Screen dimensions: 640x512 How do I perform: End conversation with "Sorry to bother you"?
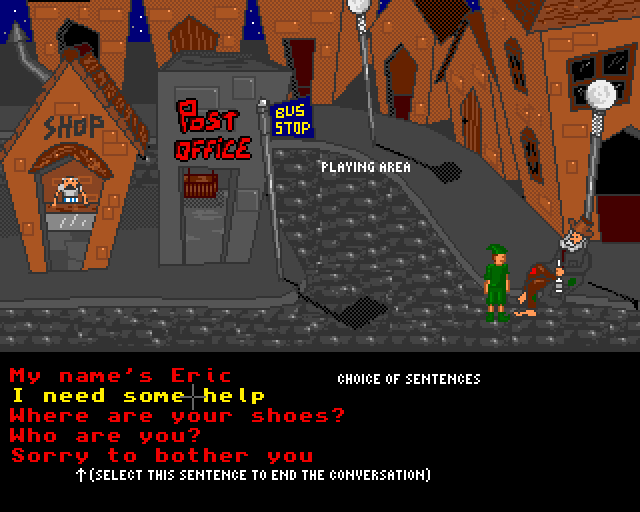tap(161, 456)
